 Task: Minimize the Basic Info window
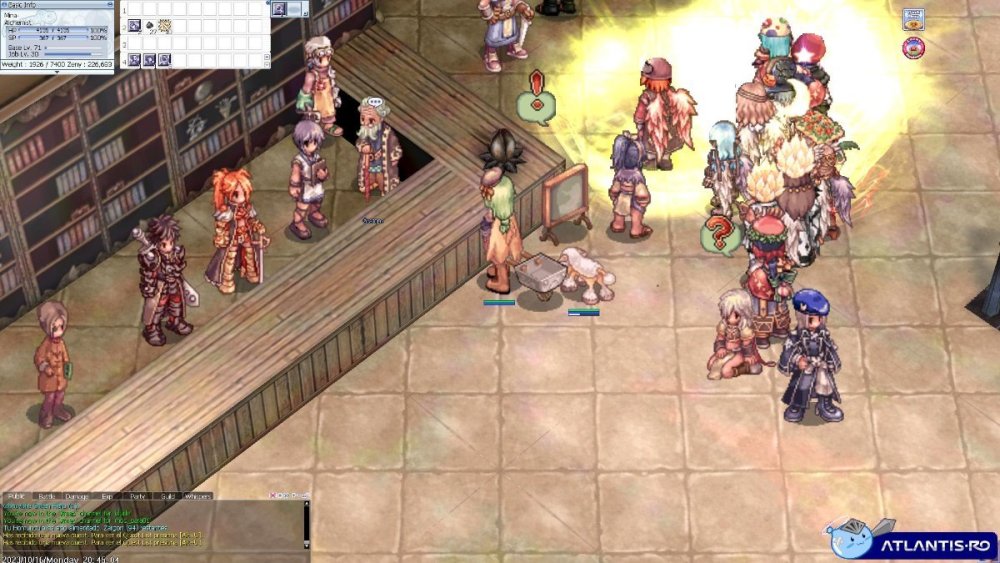point(109,4)
